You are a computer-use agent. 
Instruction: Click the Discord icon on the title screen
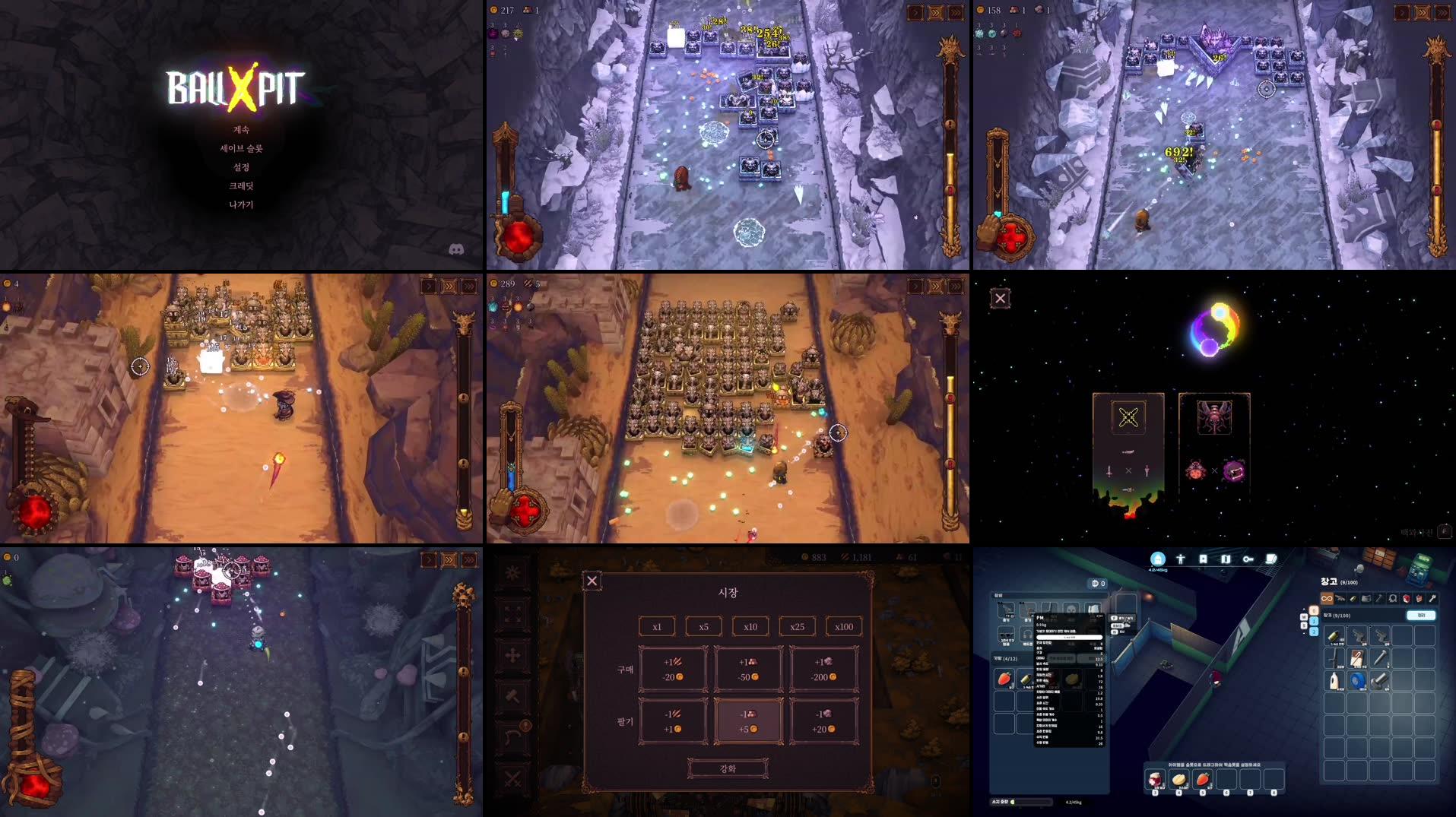pyautogui.click(x=457, y=249)
